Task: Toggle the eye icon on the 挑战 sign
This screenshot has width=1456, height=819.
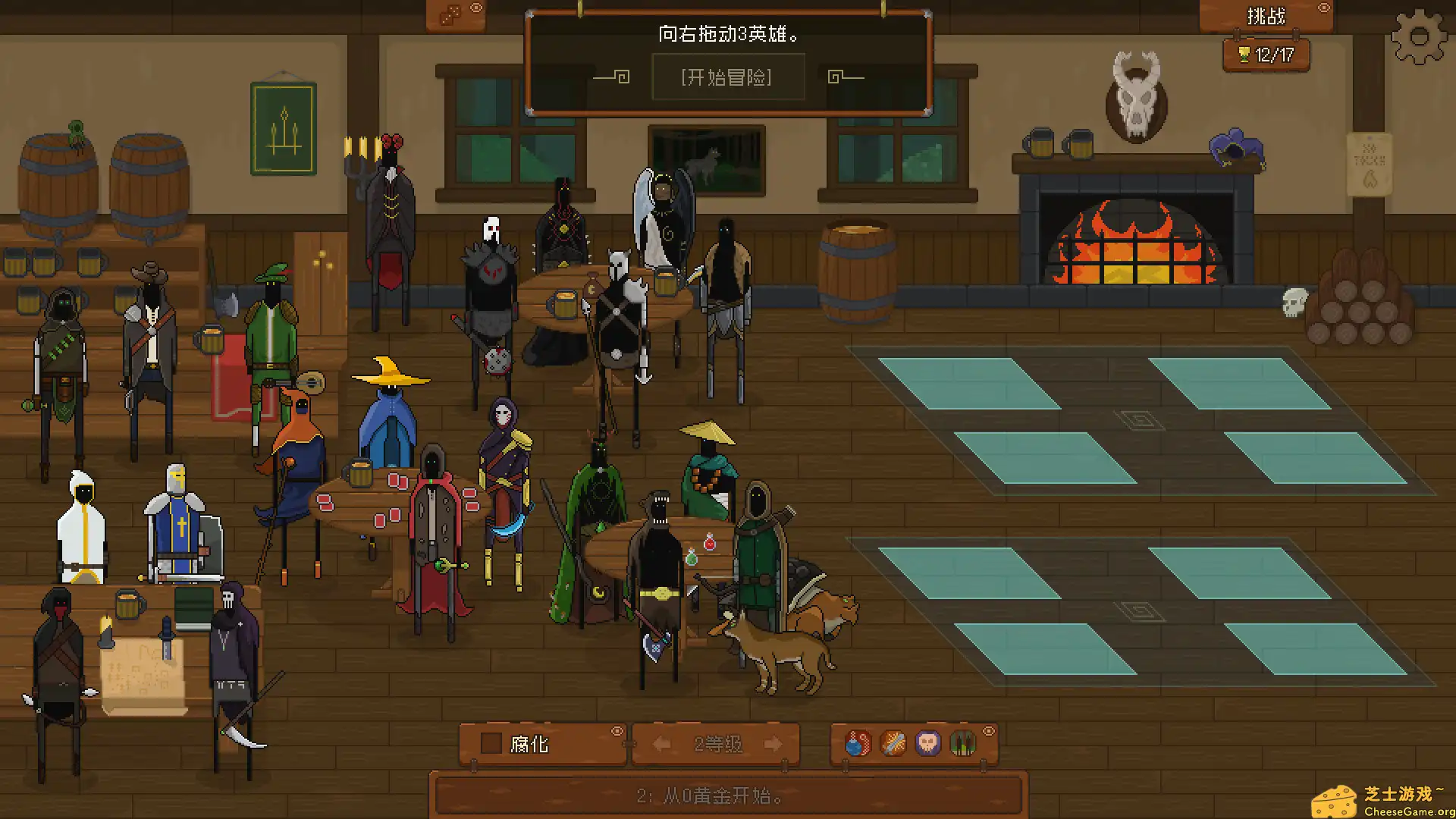Action: click(x=1324, y=8)
